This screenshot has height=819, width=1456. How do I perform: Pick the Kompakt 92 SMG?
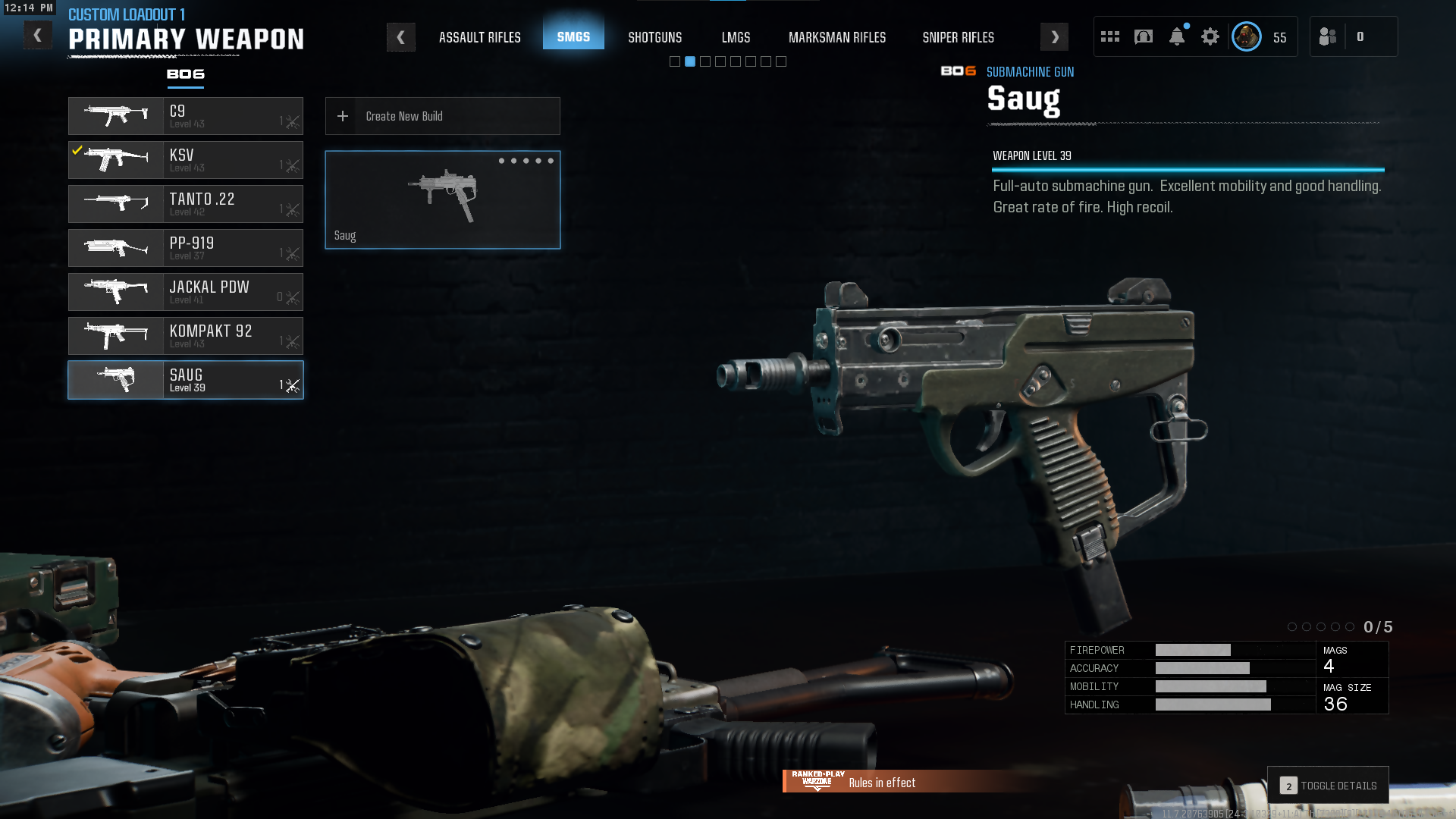coord(186,336)
